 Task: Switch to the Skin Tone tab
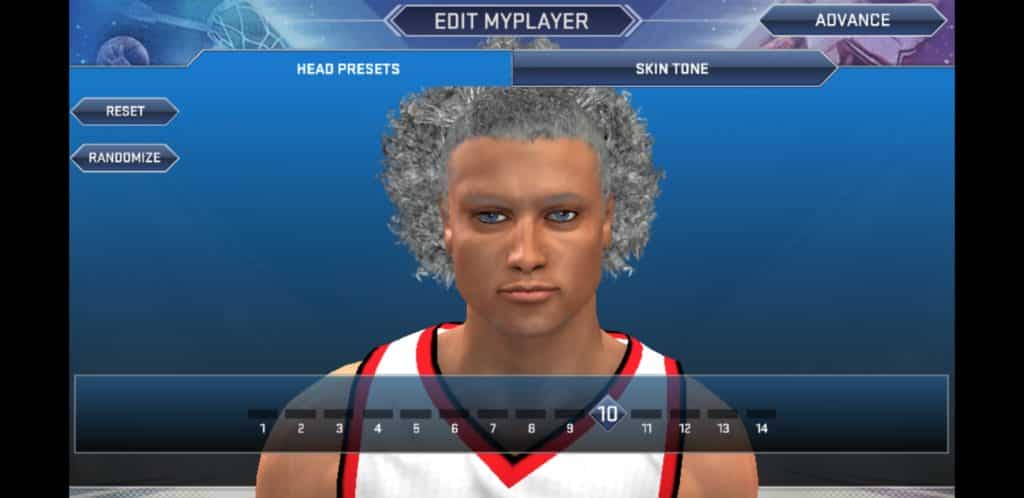coord(672,69)
